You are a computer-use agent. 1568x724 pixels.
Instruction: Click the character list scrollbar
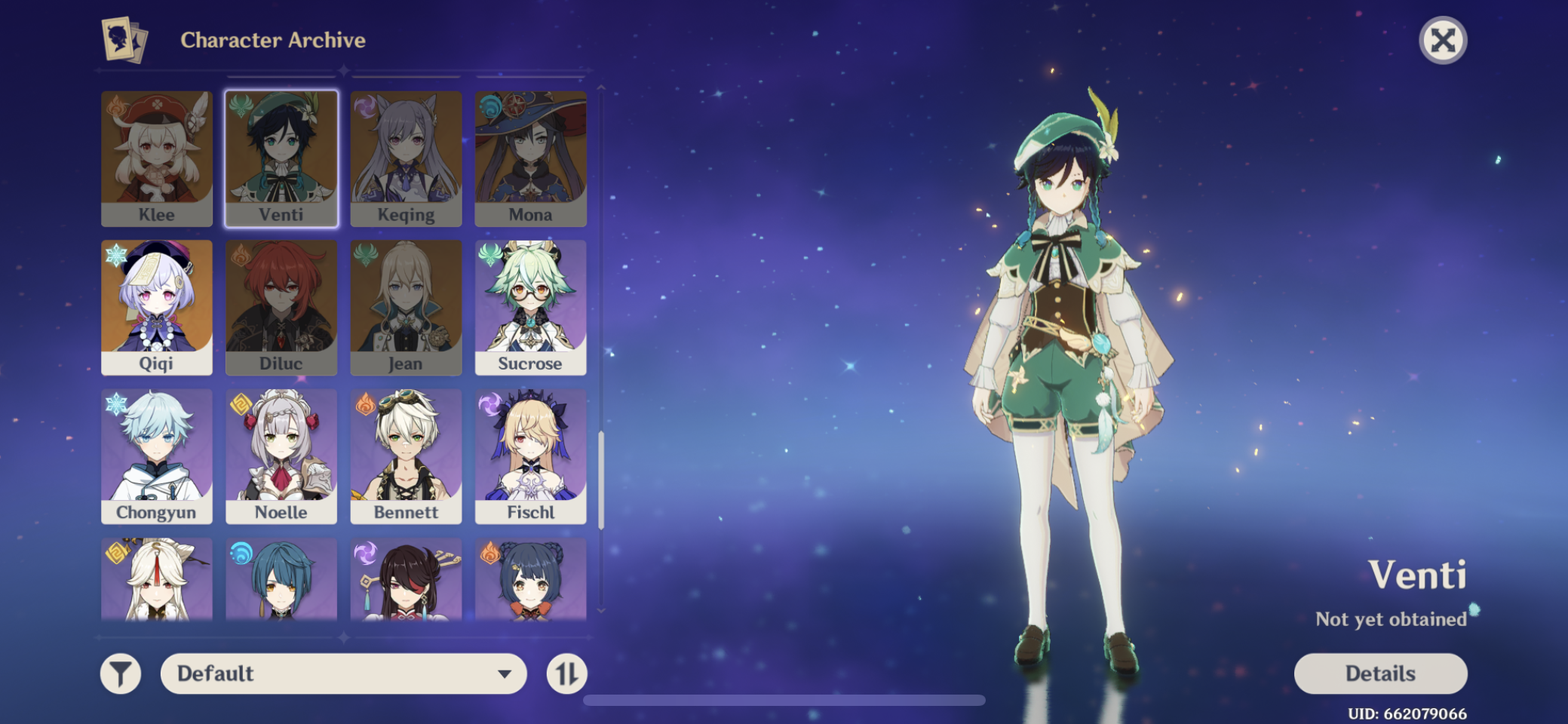(601, 480)
